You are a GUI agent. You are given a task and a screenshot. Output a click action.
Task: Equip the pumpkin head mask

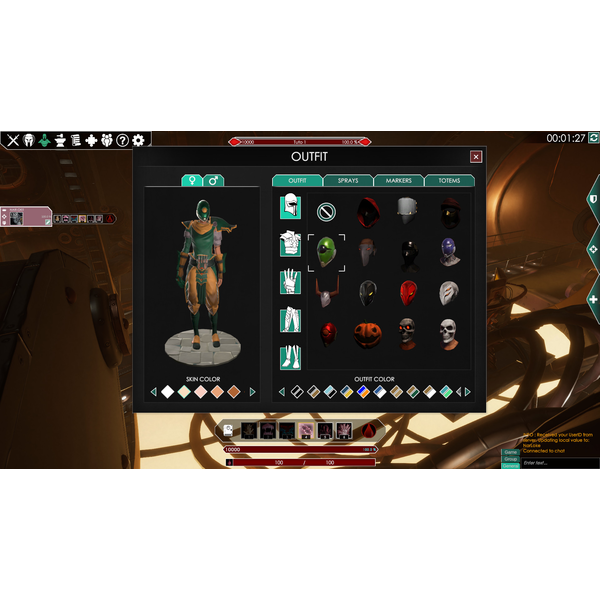point(366,334)
